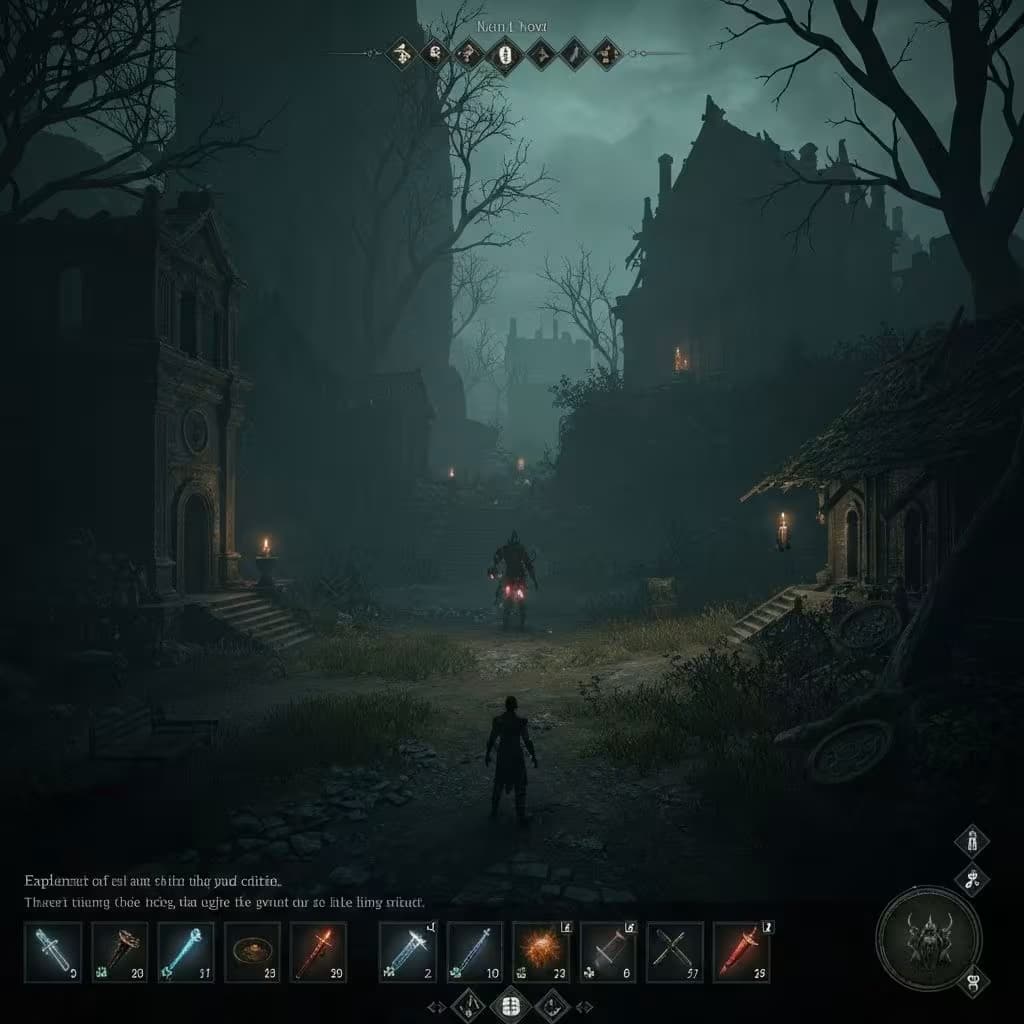The height and width of the screenshot is (1024, 1024).
Task: Select the skull diamond icon in top bar
Action: coord(435,53)
